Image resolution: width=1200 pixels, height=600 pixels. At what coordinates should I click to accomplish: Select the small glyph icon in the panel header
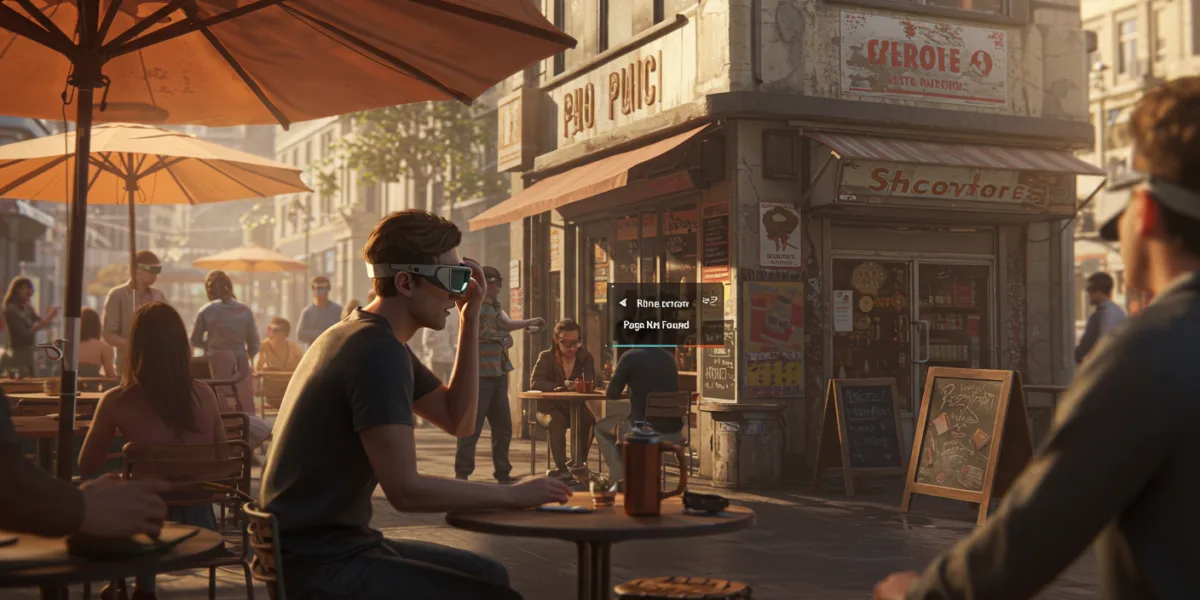(709, 302)
